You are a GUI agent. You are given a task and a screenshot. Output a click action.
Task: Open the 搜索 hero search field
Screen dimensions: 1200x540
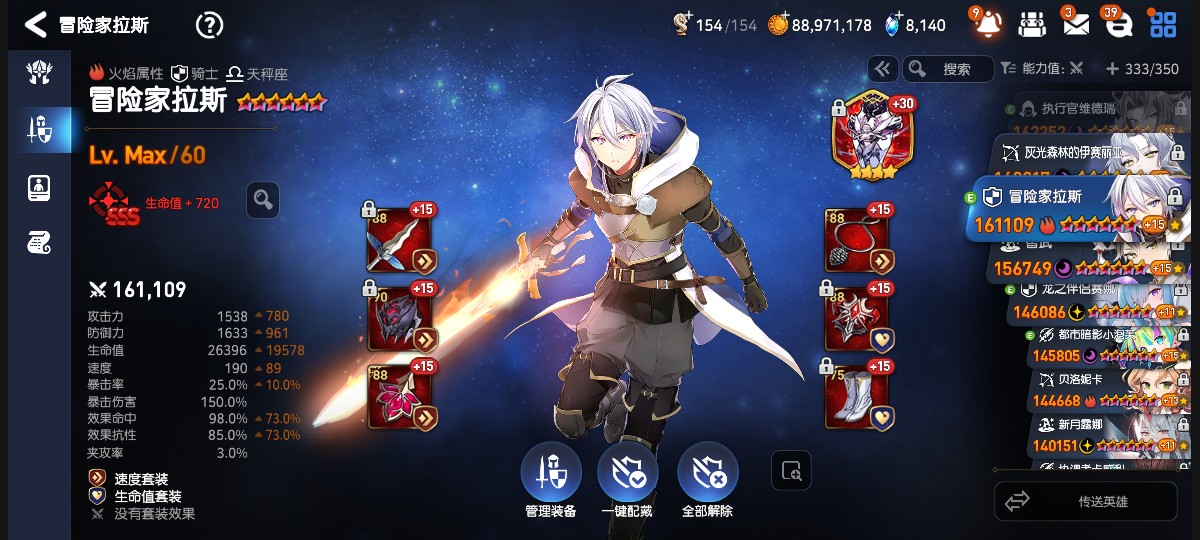tap(948, 69)
